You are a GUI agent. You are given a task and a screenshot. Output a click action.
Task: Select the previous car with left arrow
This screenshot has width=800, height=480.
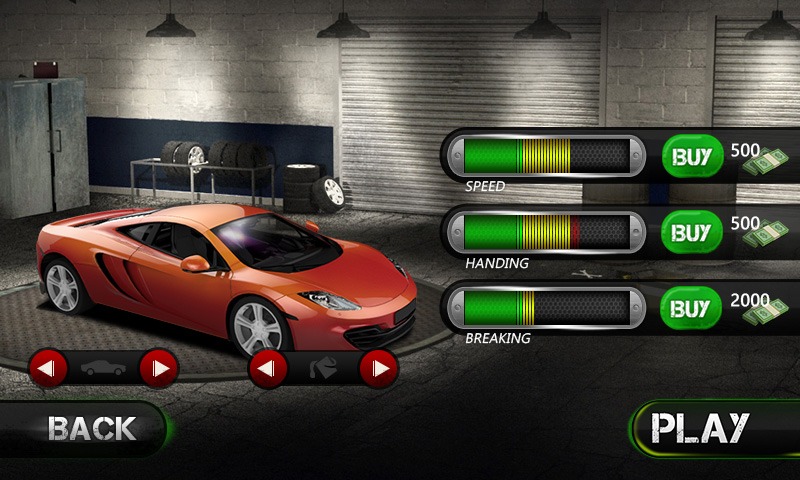(48, 368)
